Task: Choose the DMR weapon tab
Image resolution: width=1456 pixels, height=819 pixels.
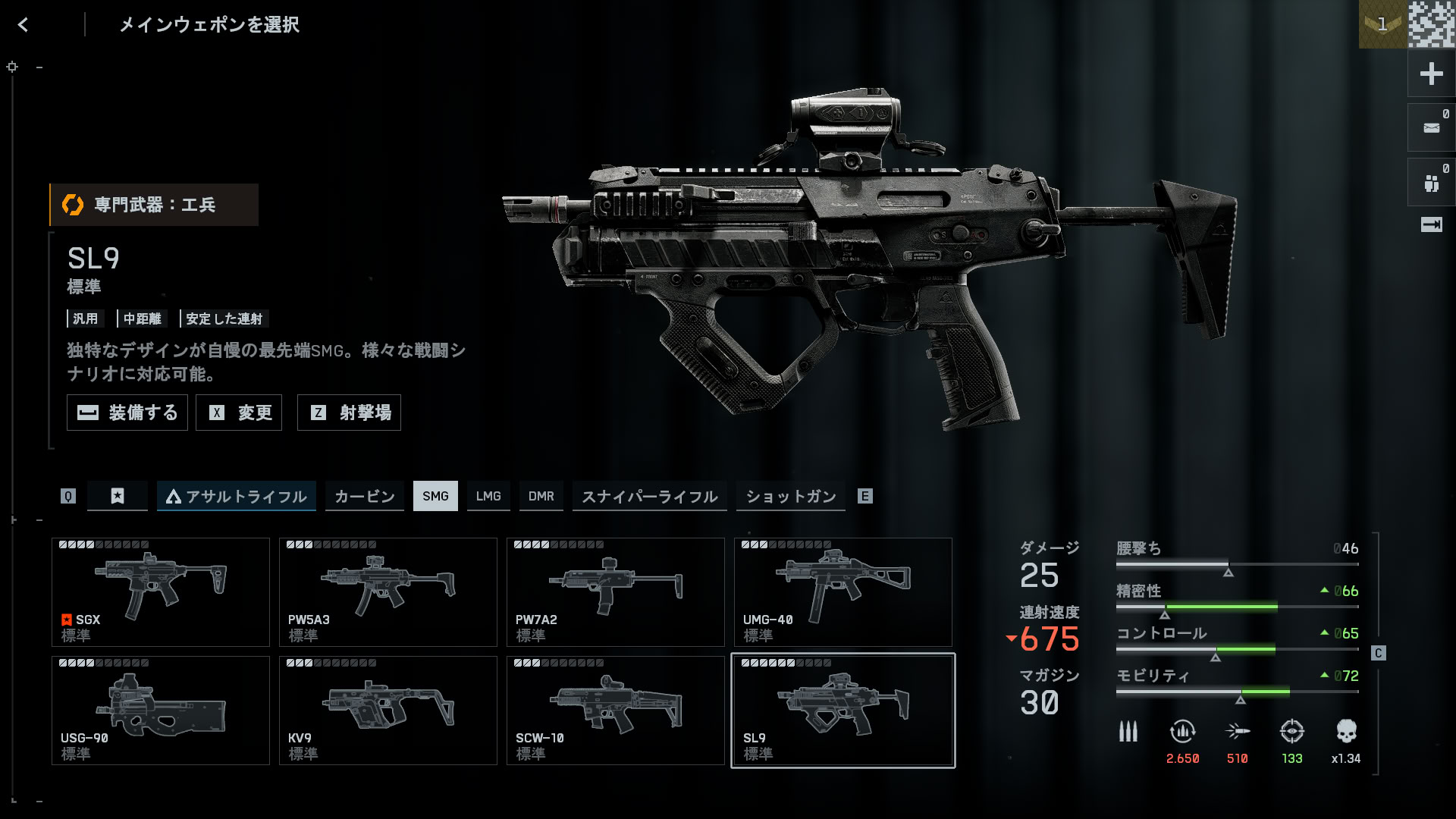Action: click(541, 496)
